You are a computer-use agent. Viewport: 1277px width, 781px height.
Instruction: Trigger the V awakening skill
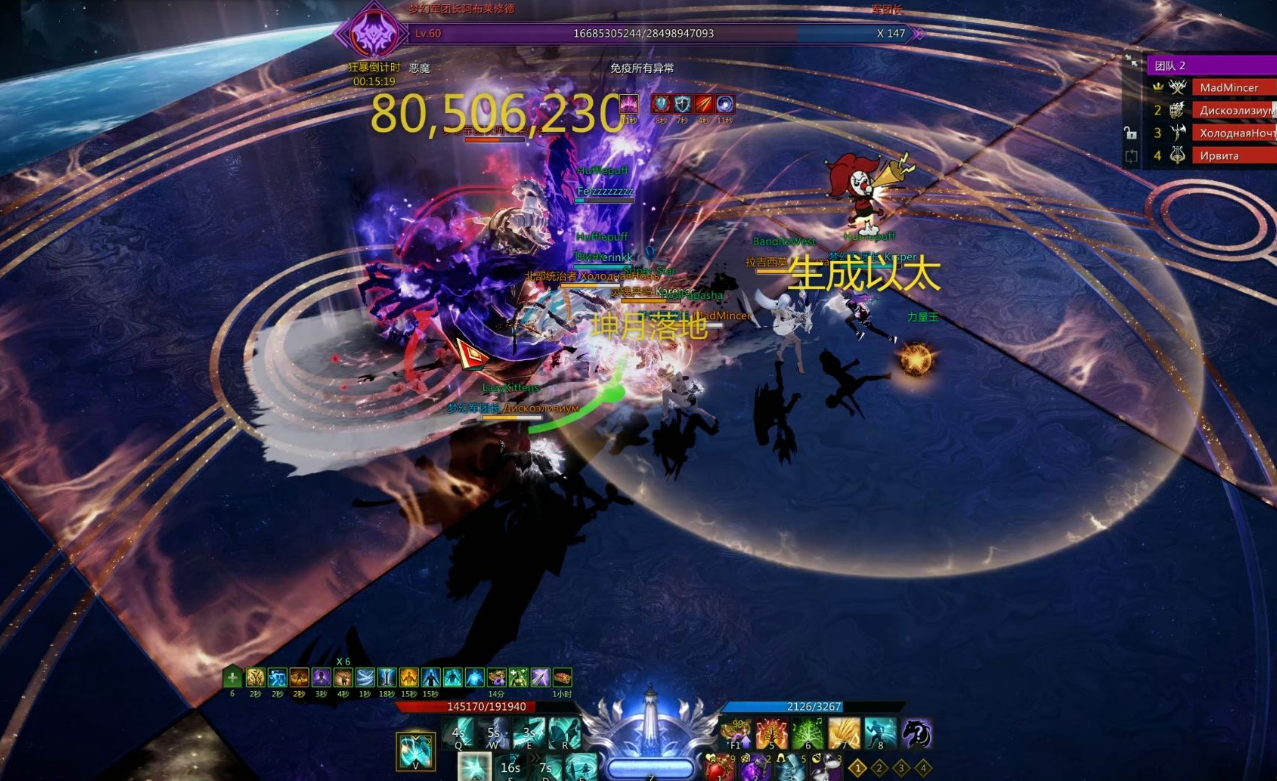(x=415, y=751)
